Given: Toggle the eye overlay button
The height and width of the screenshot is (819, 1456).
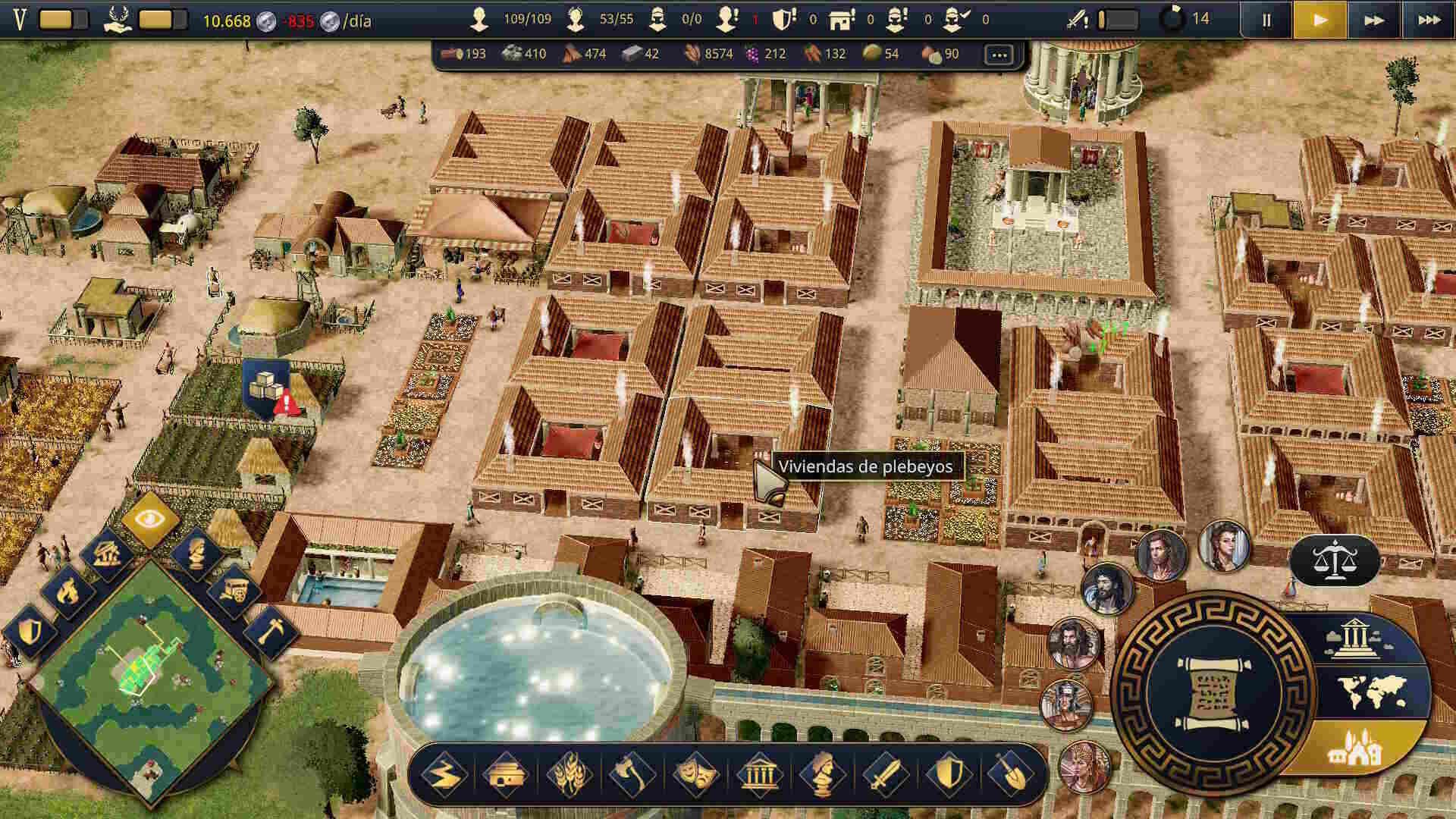Looking at the screenshot, I should [x=150, y=519].
